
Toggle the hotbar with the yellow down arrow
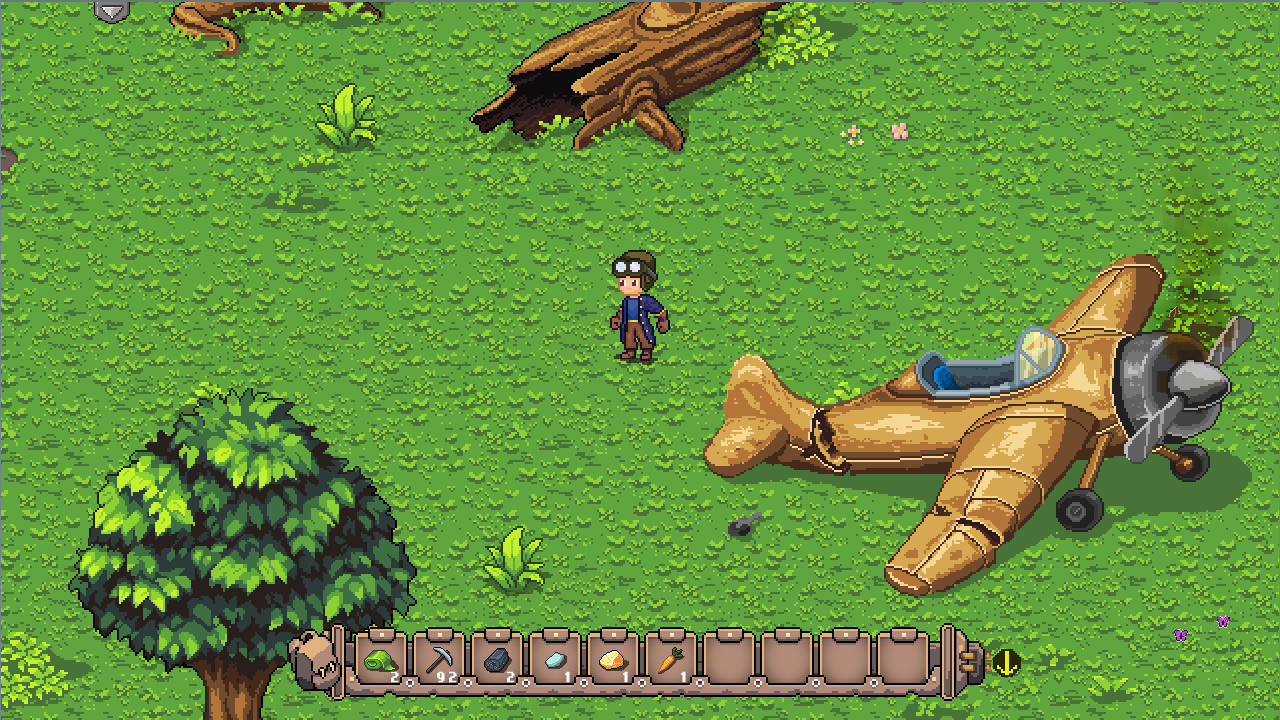pyautogui.click(x=1008, y=662)
